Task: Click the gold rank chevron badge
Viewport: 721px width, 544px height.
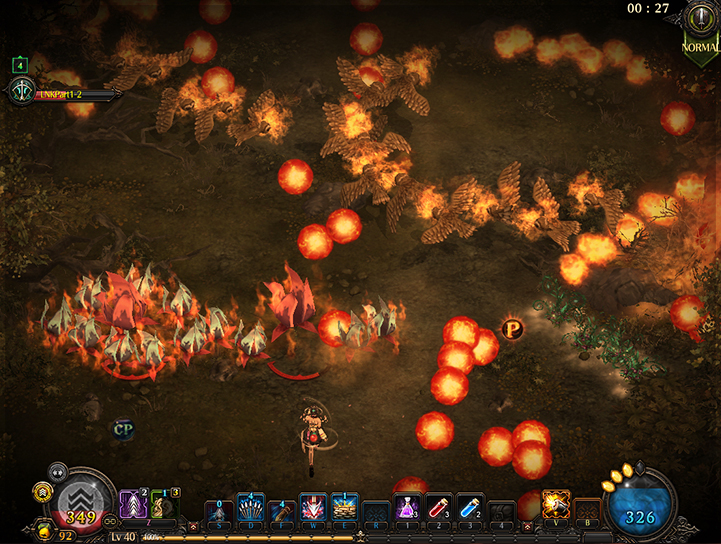Action: coord(43,490)
